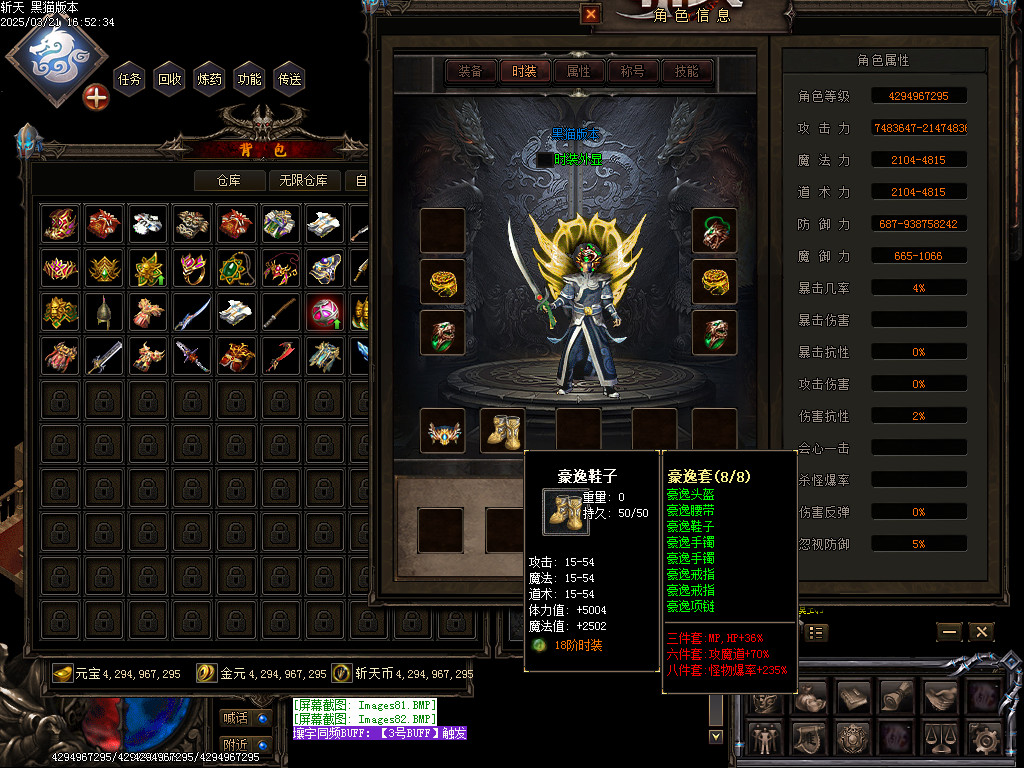Open the 回收 recycle menu
Image resolution: width=1024 pixels, height=768 pixels.
170,79
